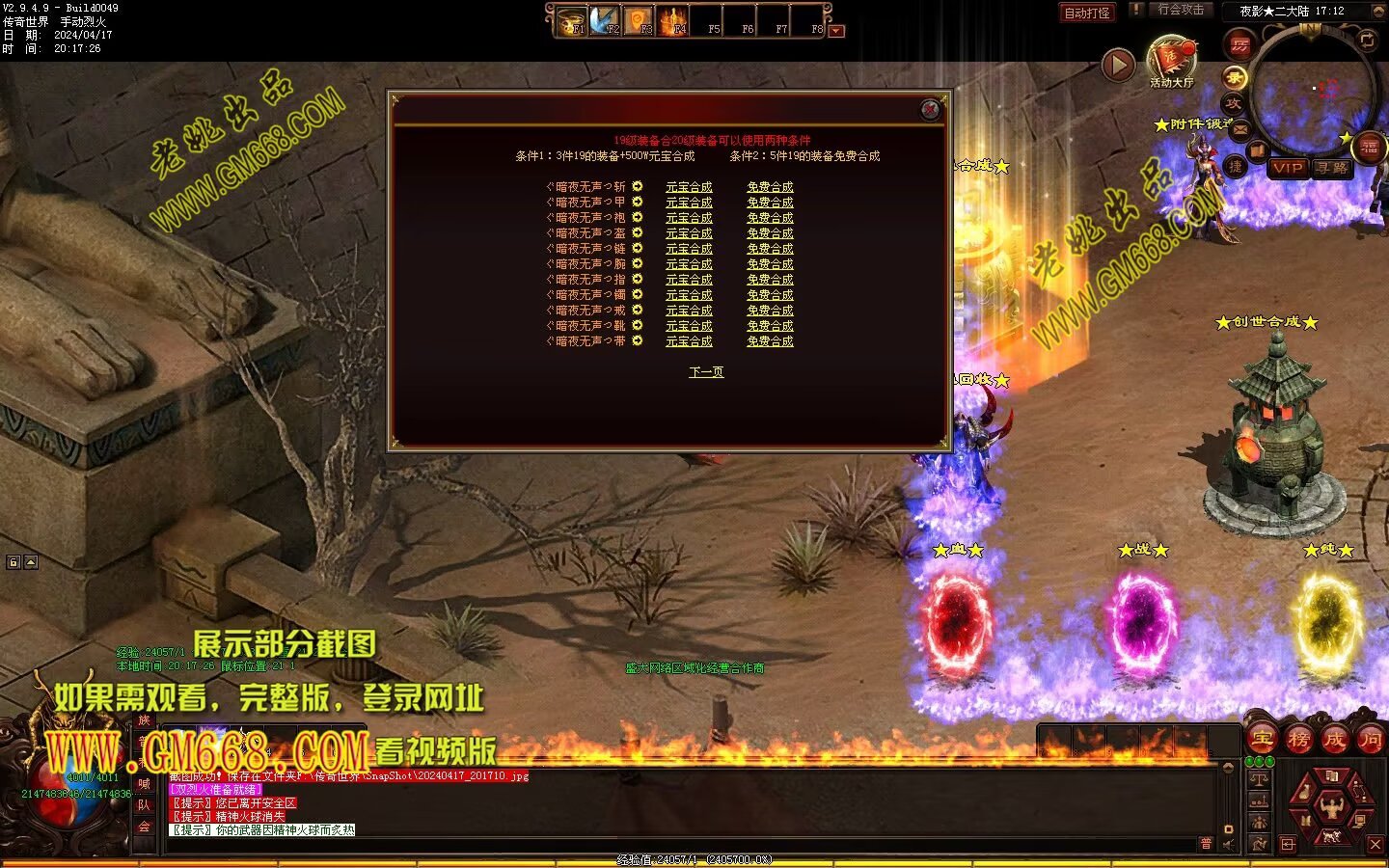Open the mail envelope icon
1389x868 pixels.
coord(1239,129)
